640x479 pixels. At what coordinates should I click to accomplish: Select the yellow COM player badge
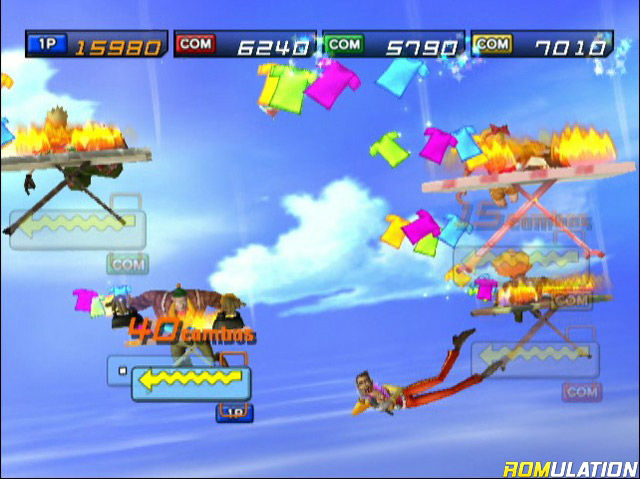pos(491,44)
